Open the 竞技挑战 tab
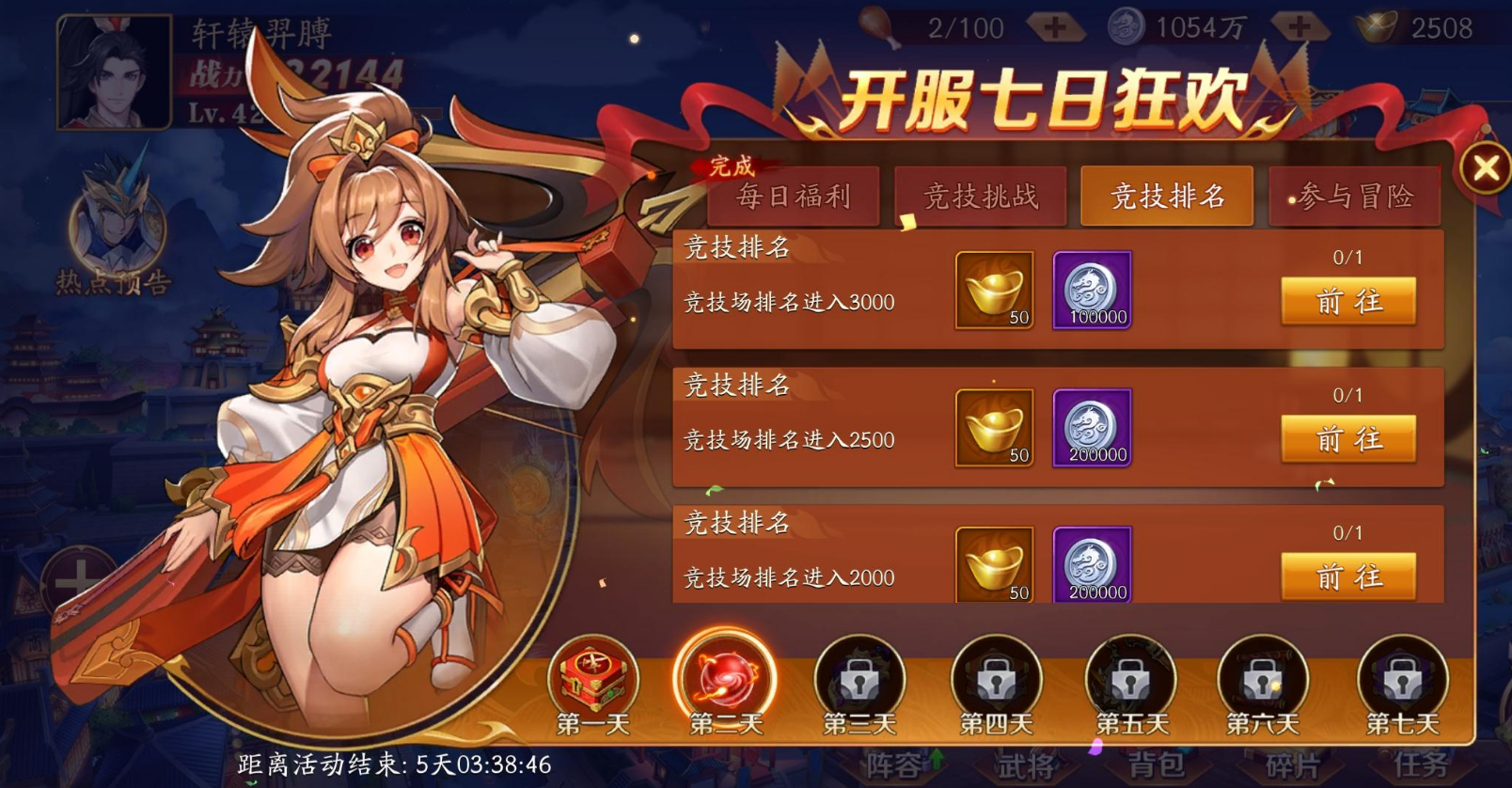The image size is (1512, 788). tap(980, 195)
